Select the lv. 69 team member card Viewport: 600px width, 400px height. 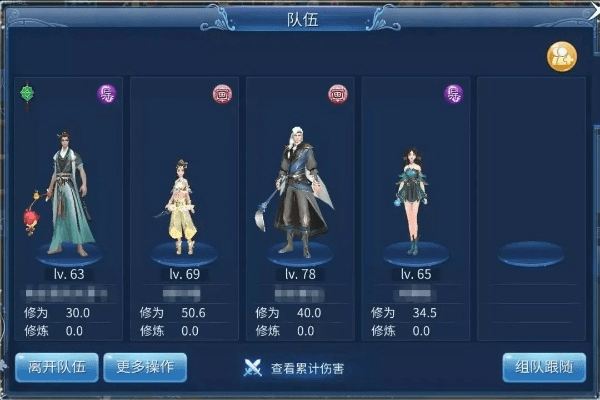184,190
